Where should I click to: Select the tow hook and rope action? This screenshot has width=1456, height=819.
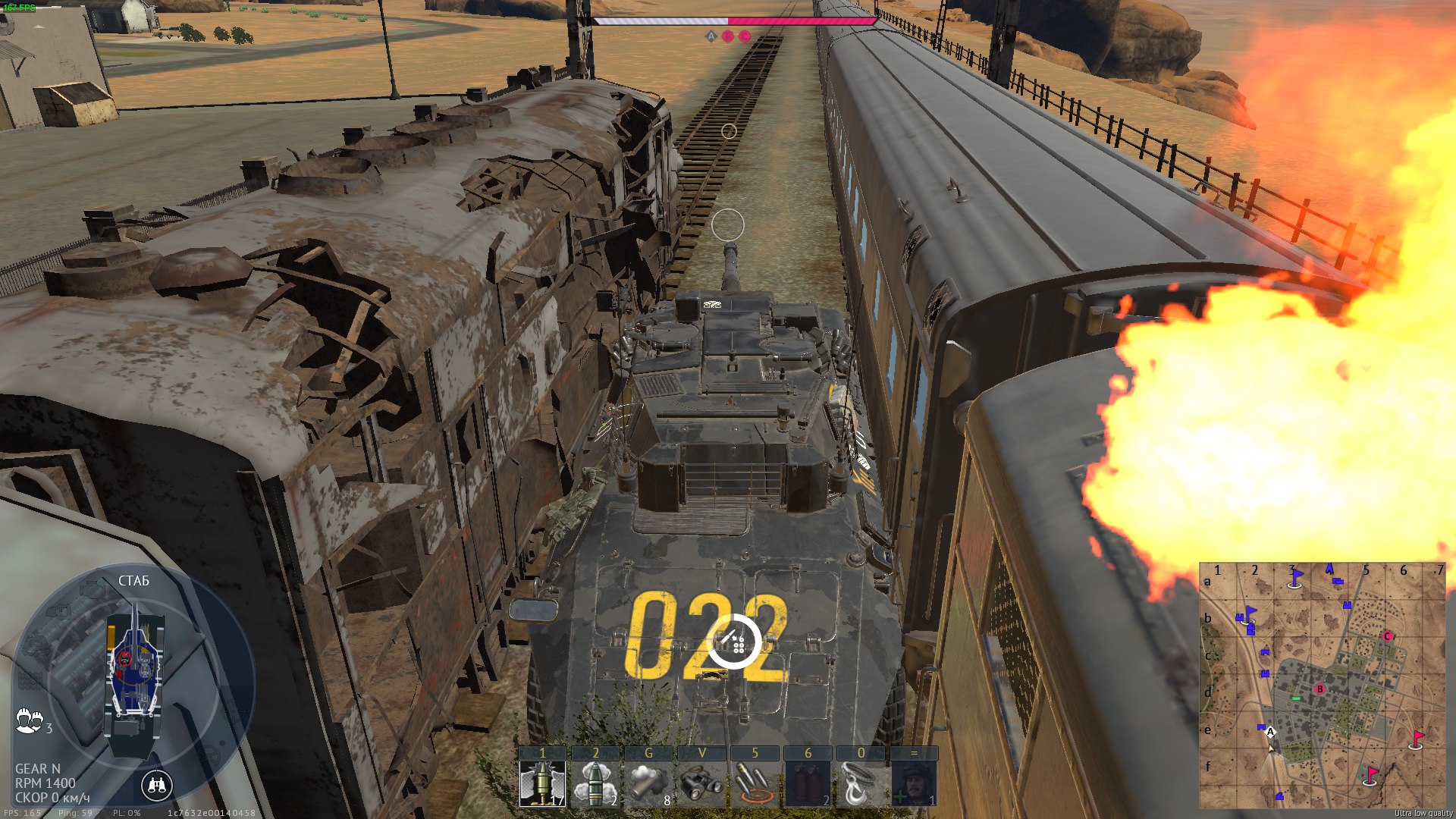click(861, 783)
